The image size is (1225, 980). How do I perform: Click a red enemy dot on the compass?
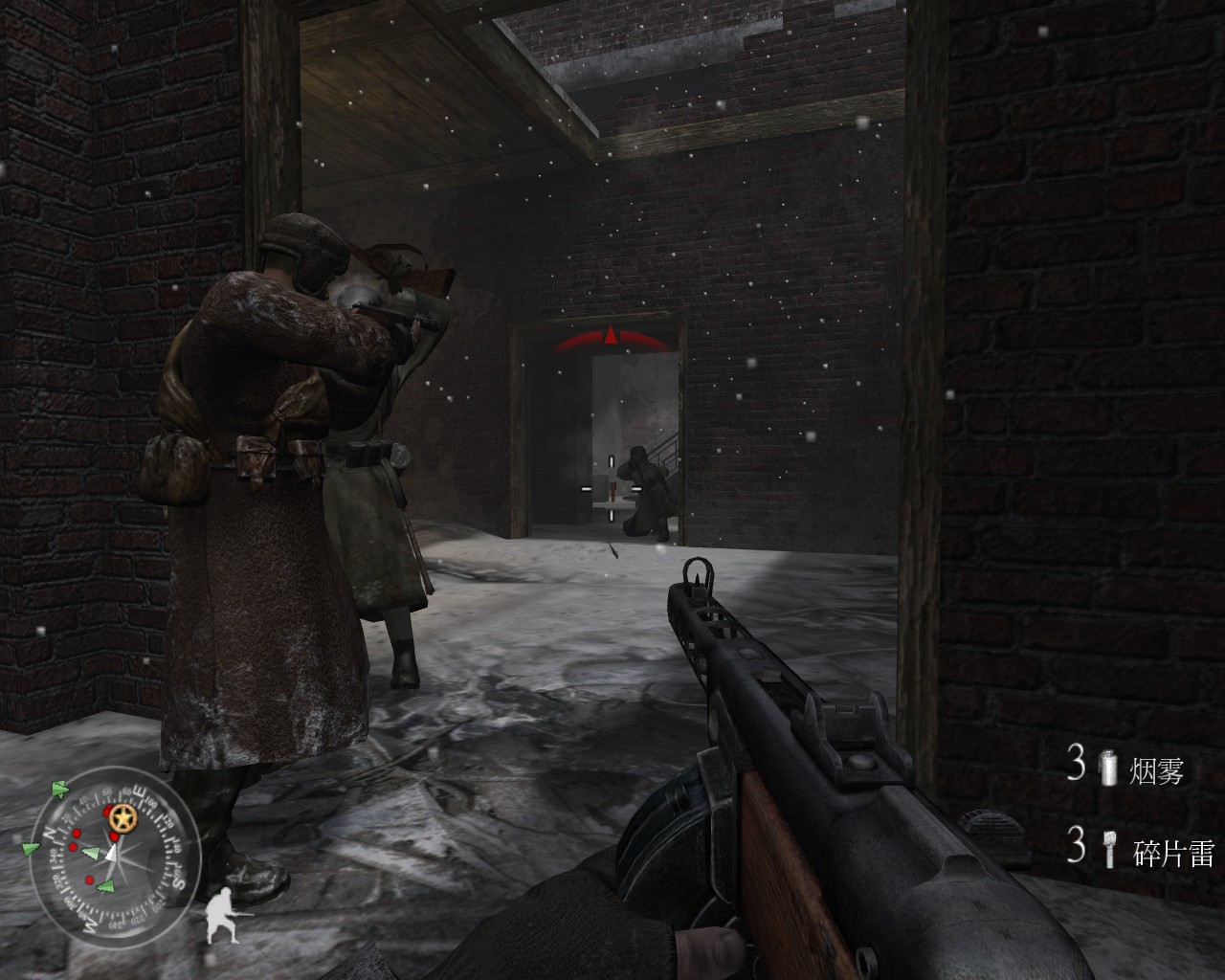point(77,835)
